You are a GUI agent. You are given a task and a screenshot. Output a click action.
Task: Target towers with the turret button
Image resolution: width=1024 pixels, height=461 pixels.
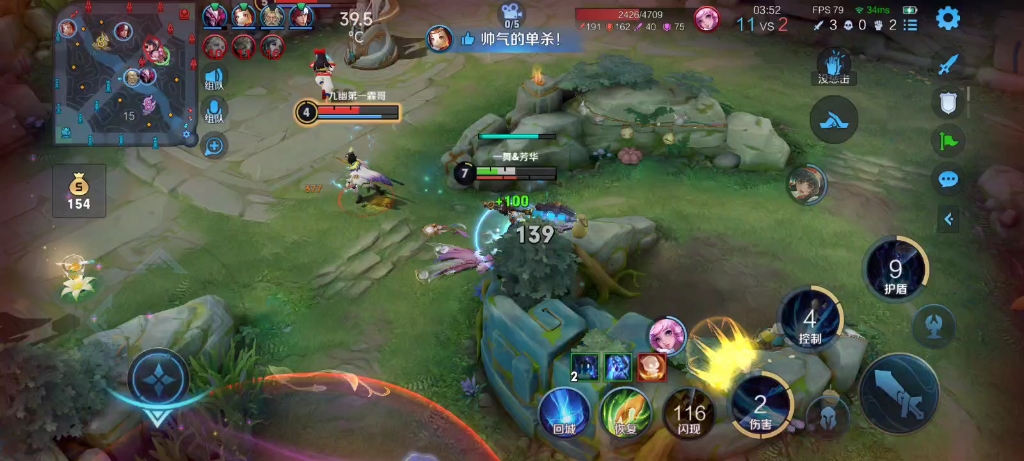(x=934, y=325)
